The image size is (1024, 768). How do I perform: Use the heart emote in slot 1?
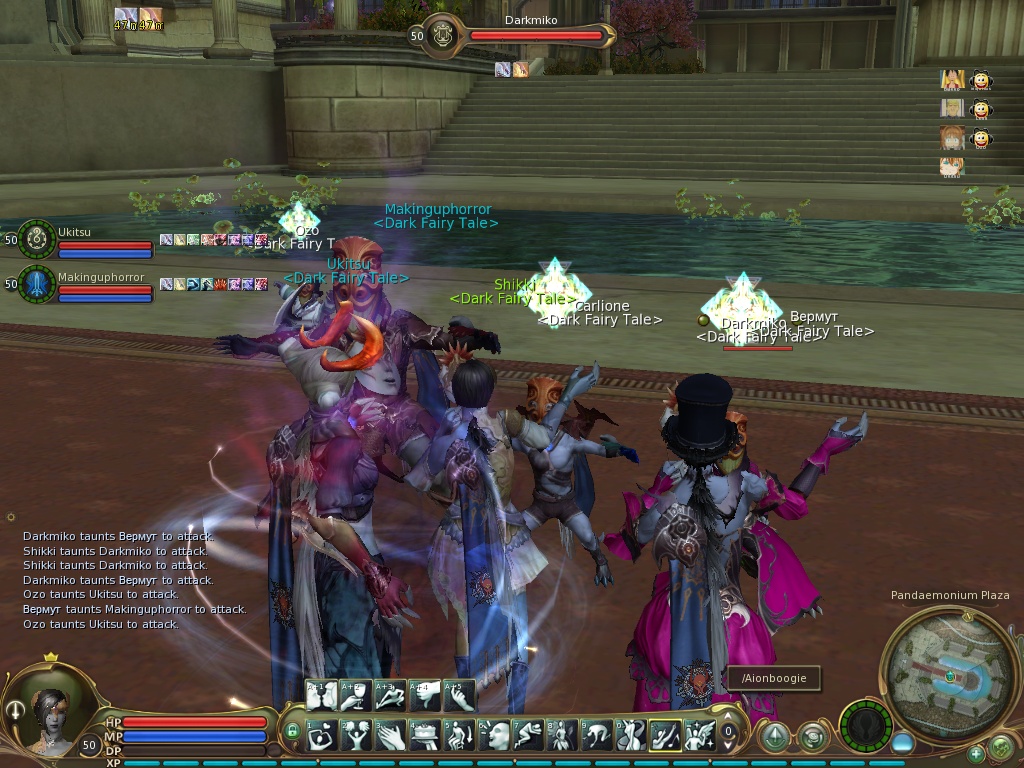pyautogui.click(x=322, y=735)
